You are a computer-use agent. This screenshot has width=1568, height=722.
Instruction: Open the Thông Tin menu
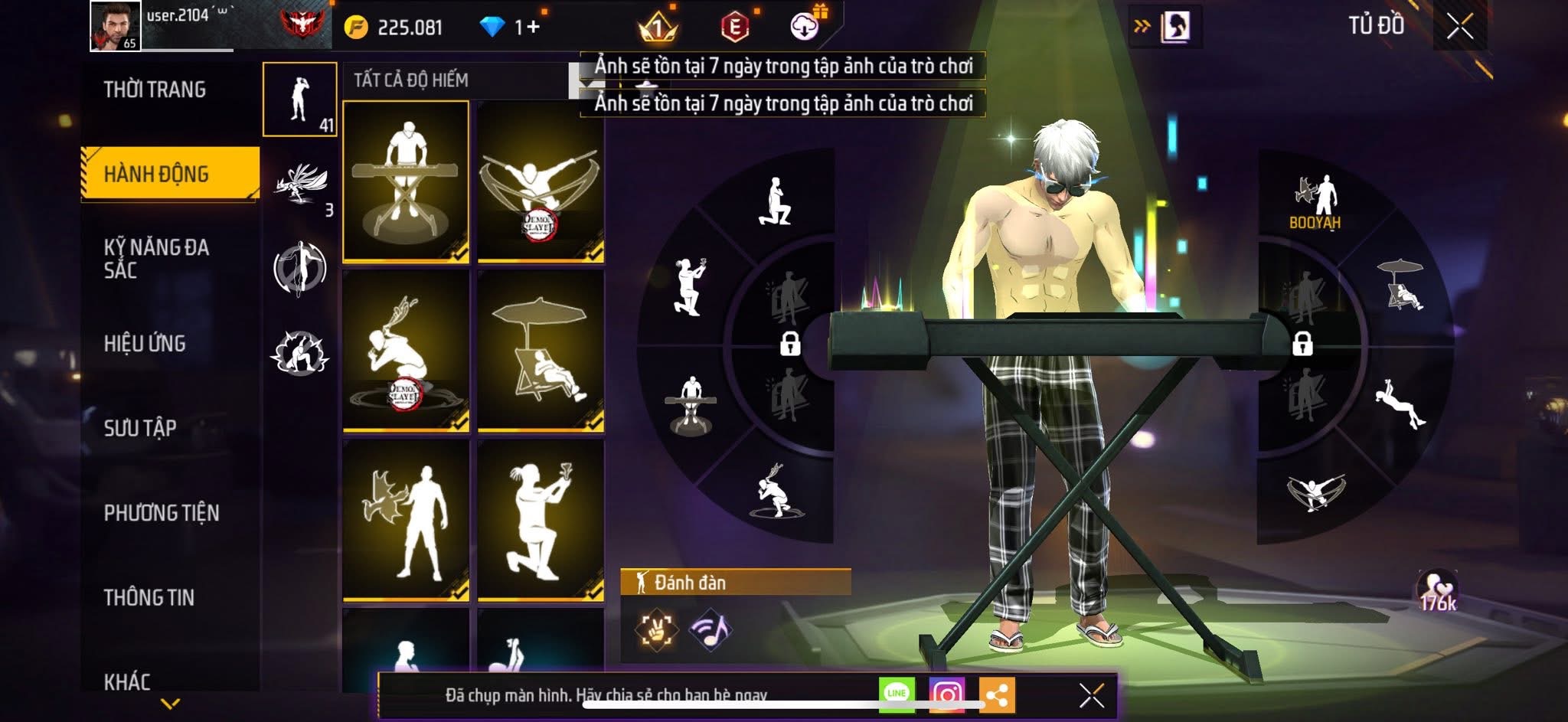149,597
